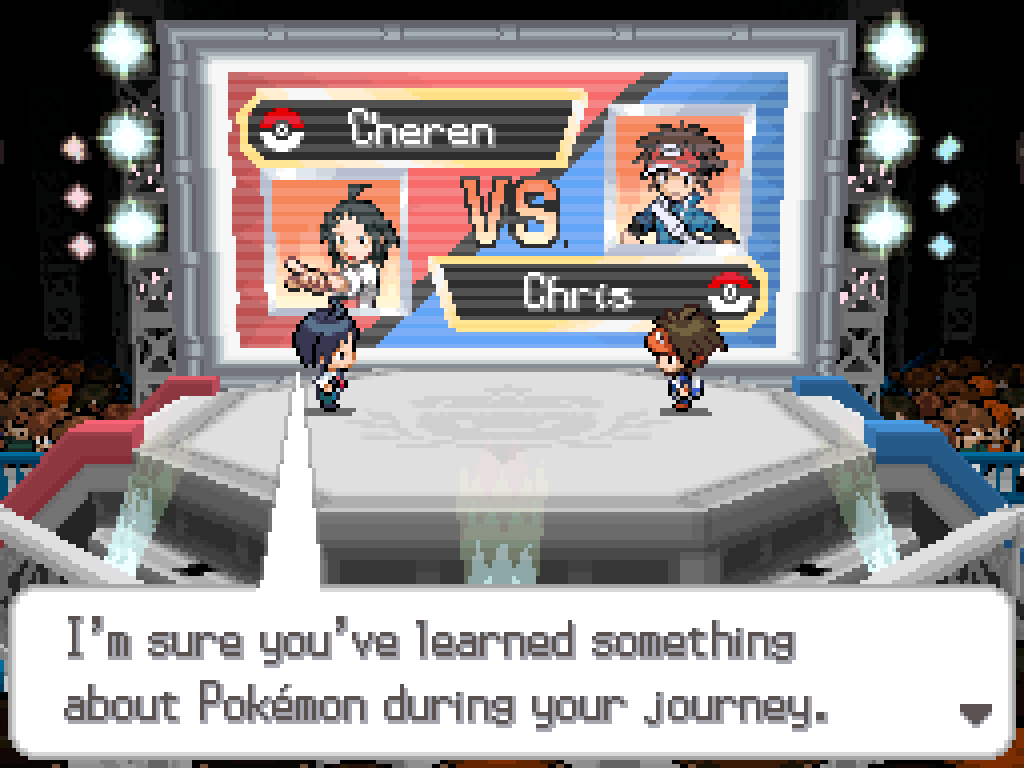Advance dialogue with the down arrow indicator
Screen dimensions: 1024x768
(975, 713)
